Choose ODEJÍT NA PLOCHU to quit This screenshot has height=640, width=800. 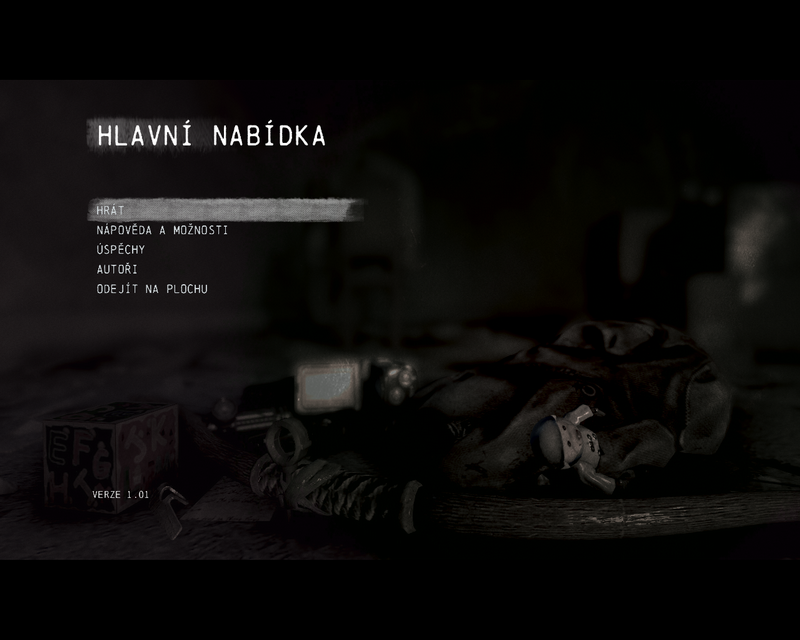click(x=152, y=289)
